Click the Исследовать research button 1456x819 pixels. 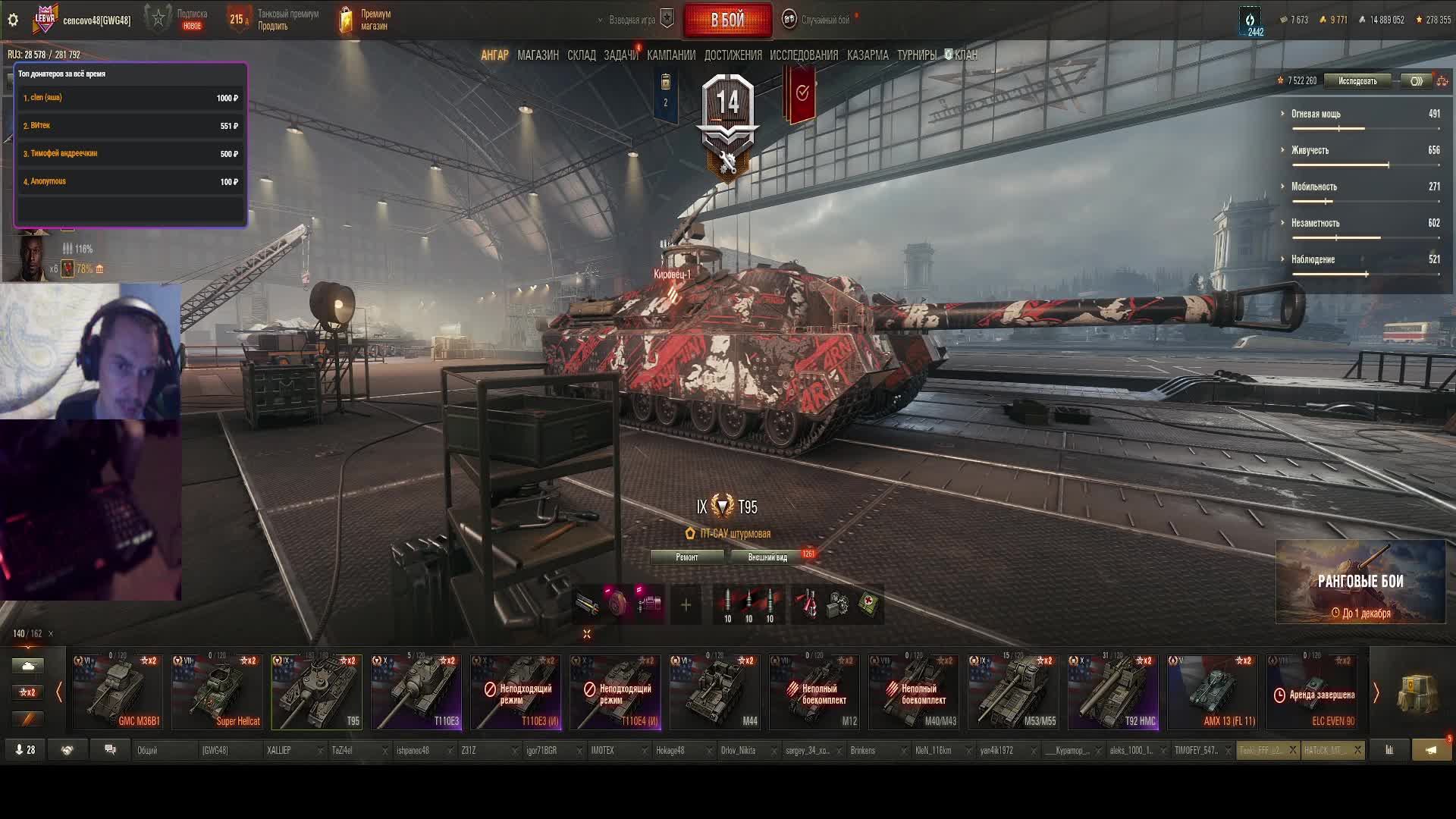(x=1357, y=81)
